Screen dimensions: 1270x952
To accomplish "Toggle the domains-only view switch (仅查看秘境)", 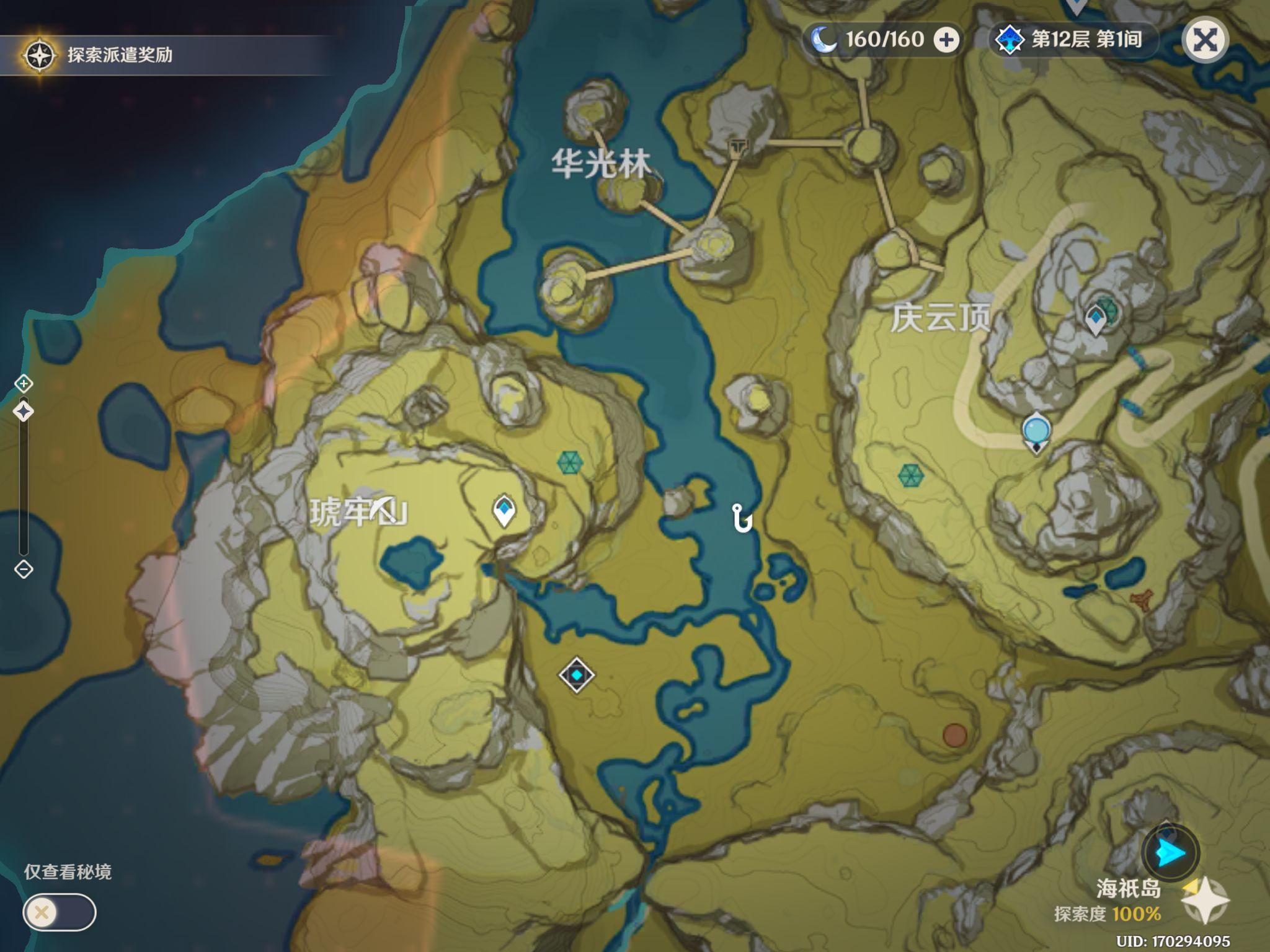I will (60, 912).
